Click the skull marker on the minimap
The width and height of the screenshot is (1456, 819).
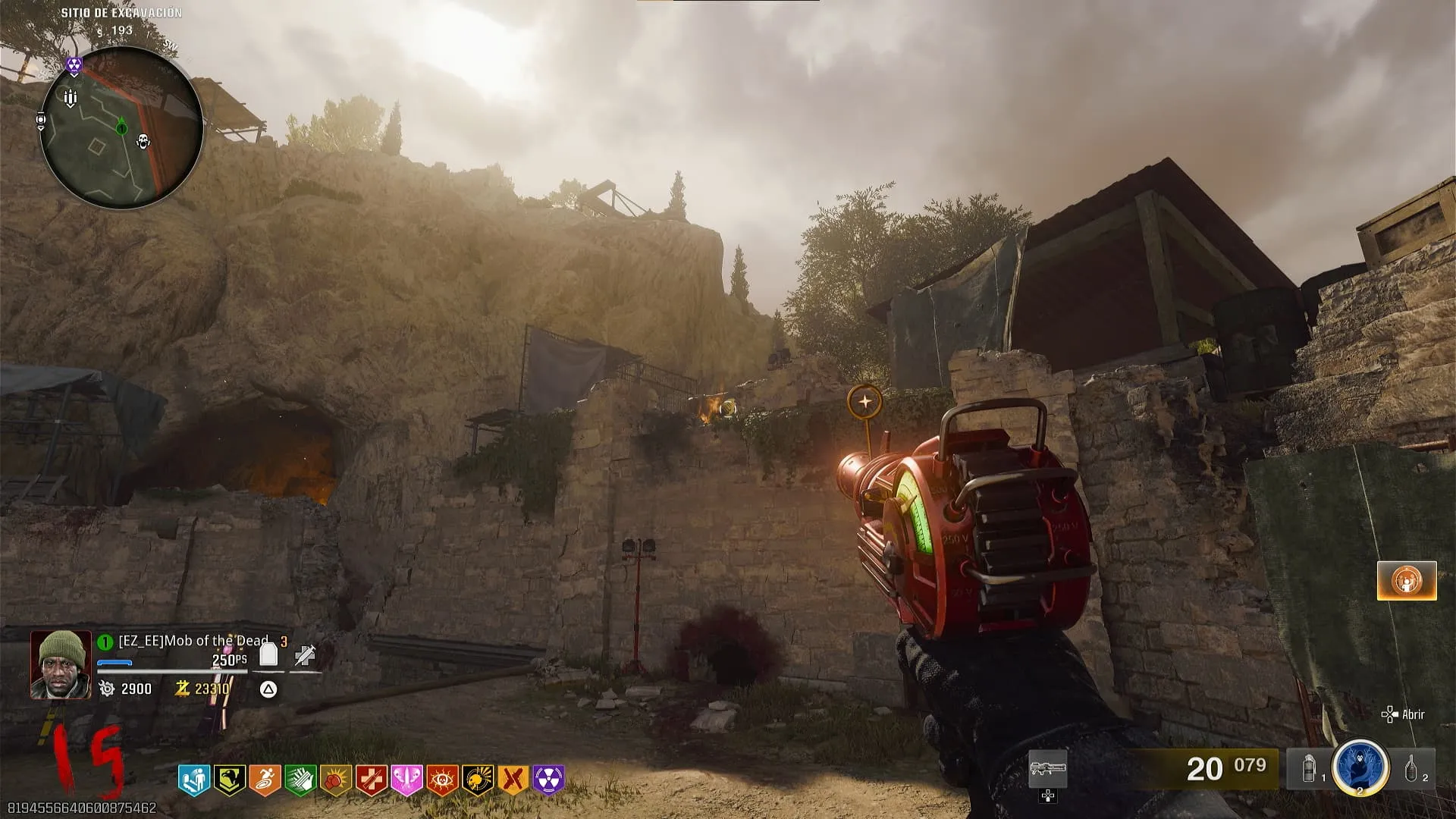click(143, 141)
